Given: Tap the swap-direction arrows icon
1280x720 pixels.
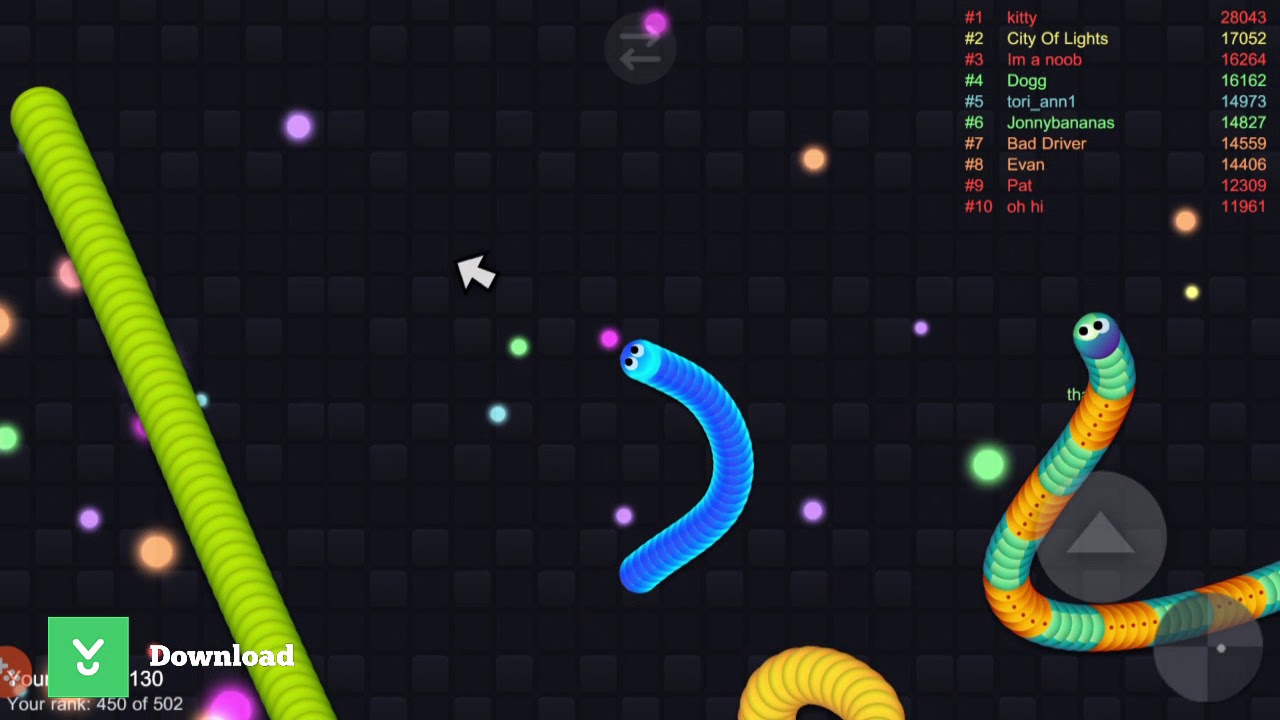Looking at the screenshot, I should tap(640, 48).
